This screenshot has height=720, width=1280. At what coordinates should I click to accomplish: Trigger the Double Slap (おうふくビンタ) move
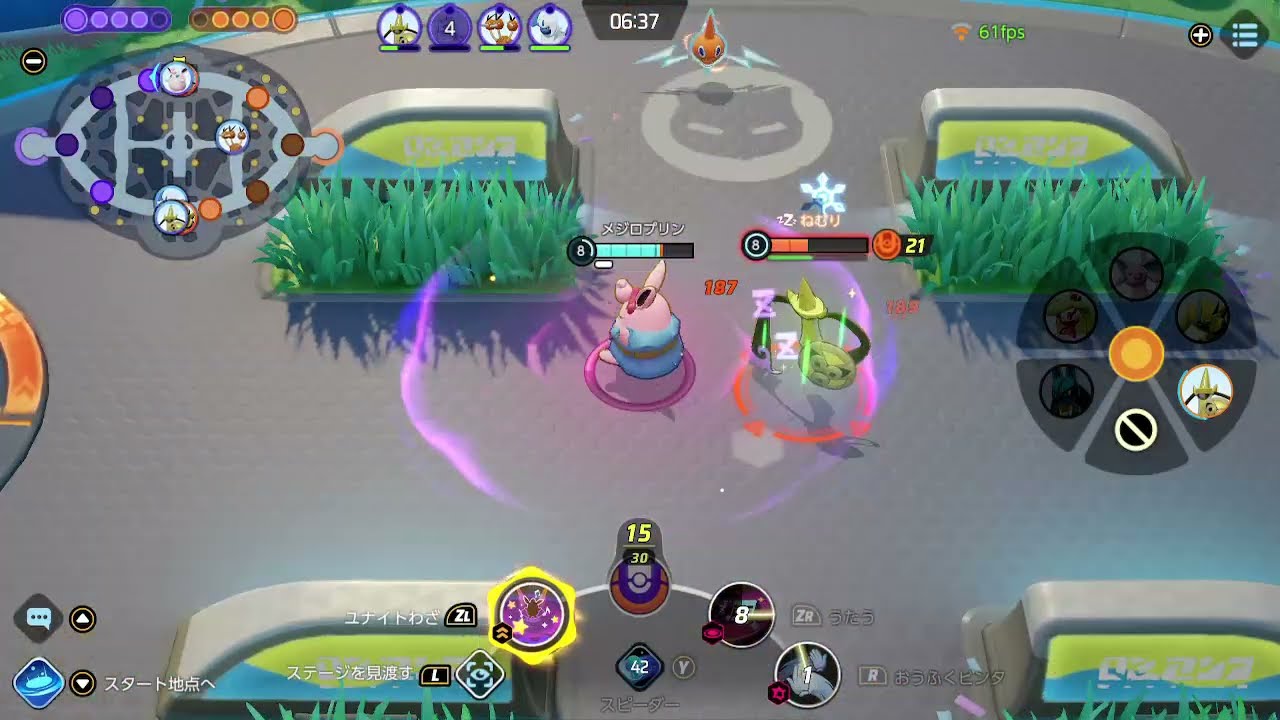[x=807, y=674]
